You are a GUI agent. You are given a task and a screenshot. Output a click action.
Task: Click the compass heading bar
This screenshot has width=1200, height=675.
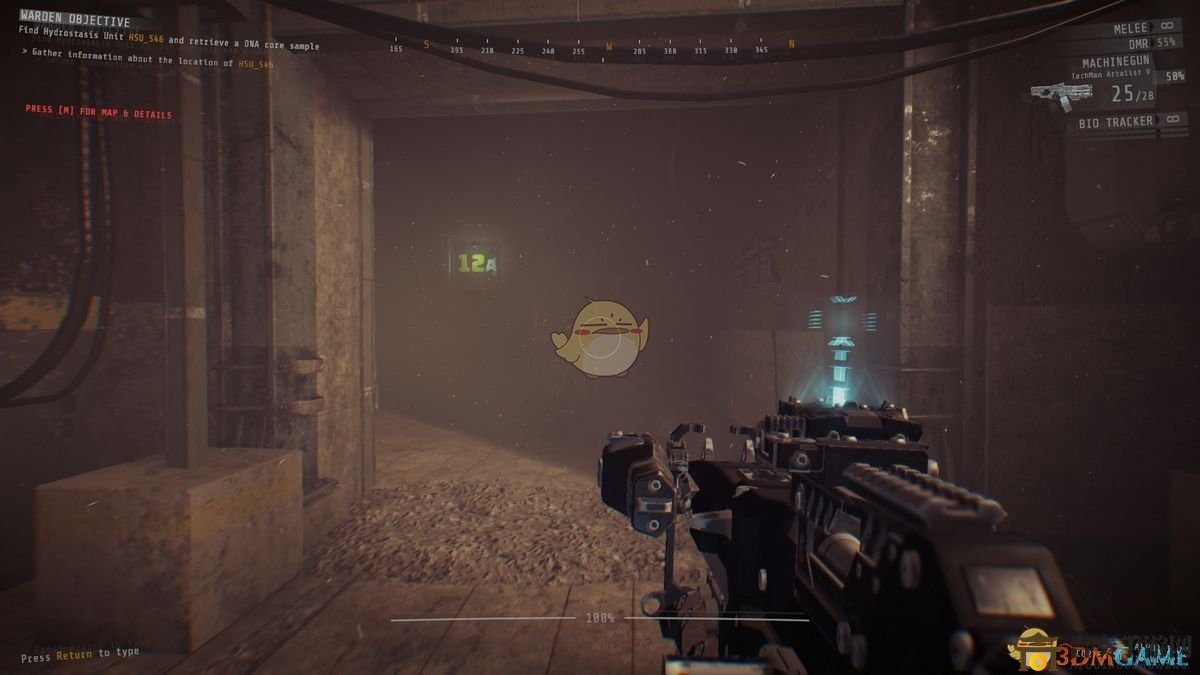pyautogui.click(x=595, y=47)
